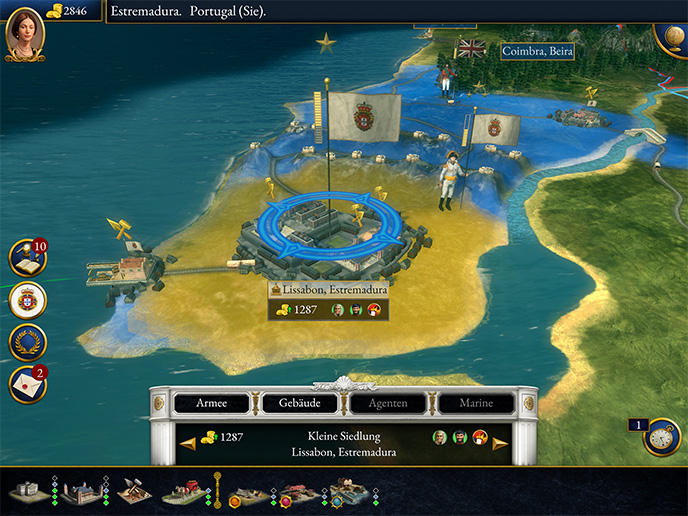688x516 pixels.
Task: Select the Coimbra, Beira city label
Action: [537, 50]
